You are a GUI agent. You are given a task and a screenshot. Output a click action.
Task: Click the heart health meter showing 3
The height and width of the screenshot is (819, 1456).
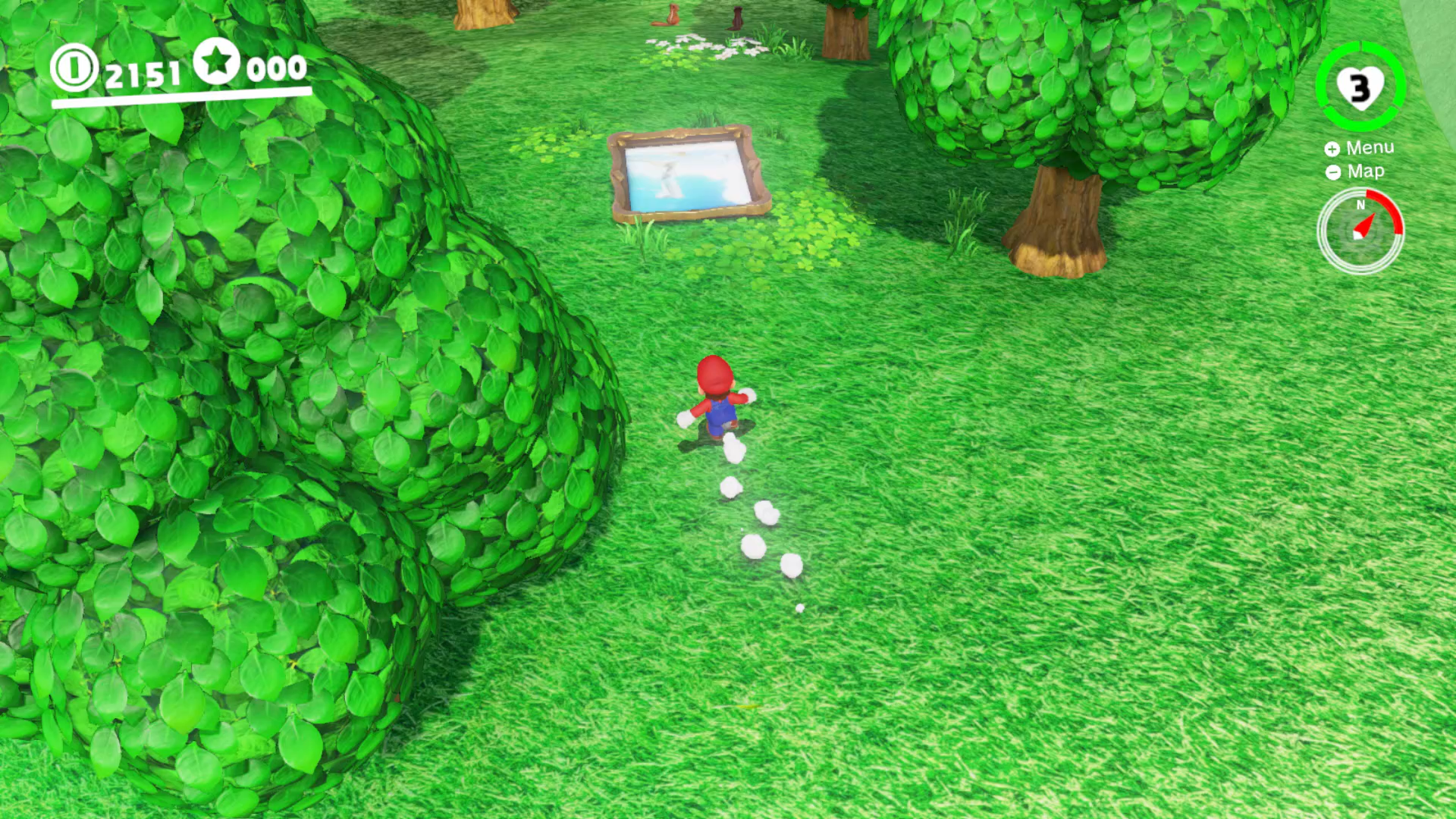1360,89
